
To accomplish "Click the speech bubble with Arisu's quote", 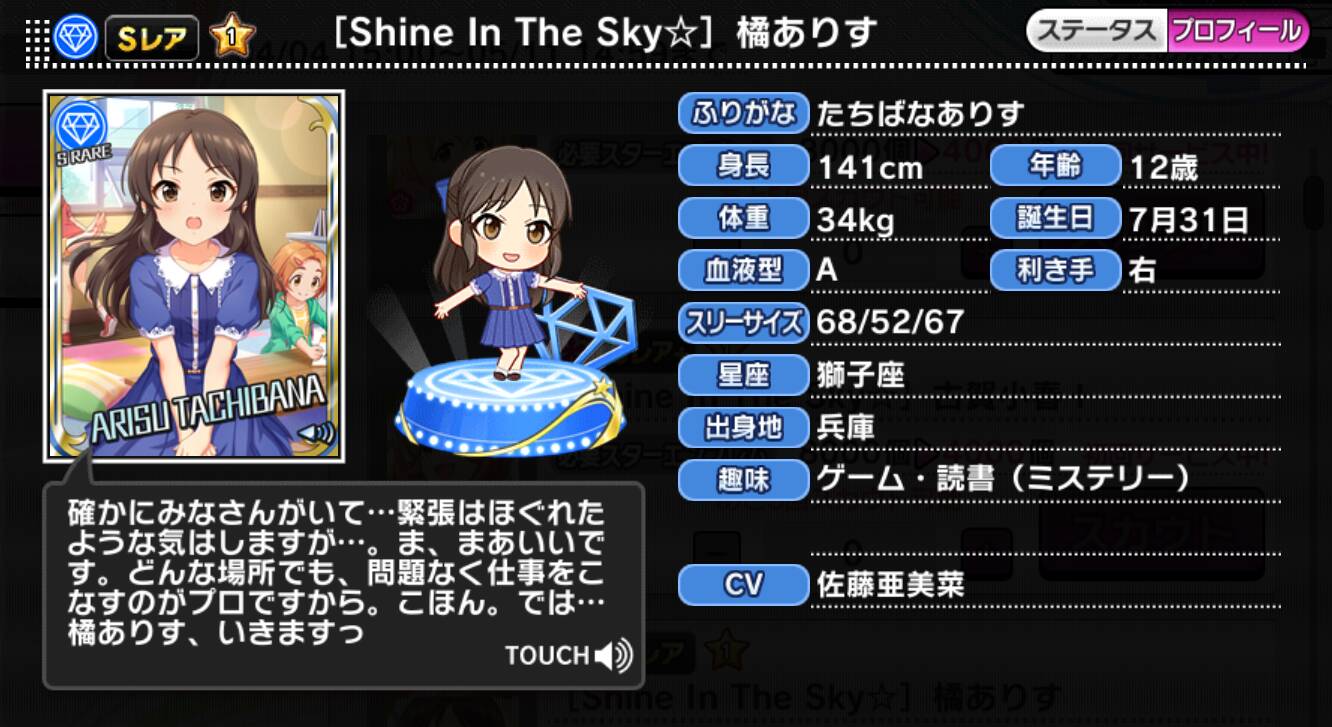I will point(330,570).
